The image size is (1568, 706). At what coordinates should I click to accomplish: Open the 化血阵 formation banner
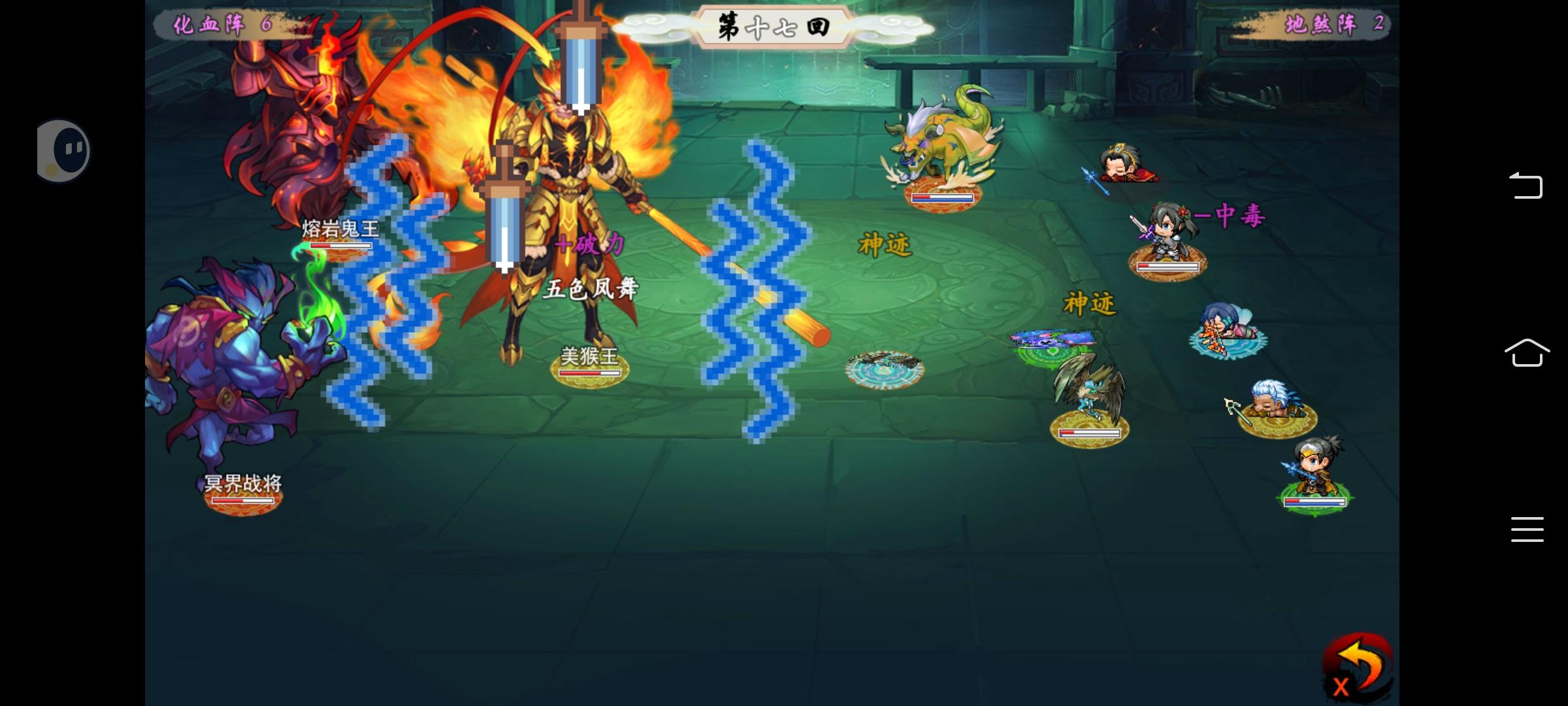point(216,26)
